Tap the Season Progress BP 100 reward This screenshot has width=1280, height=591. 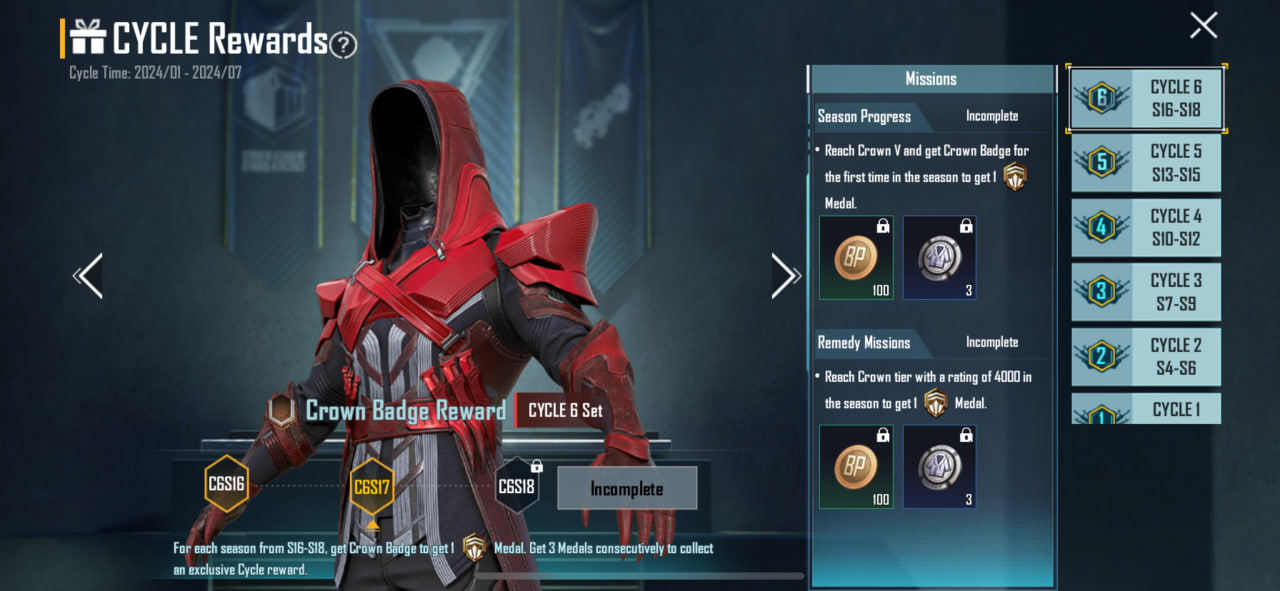(x=855, y=258)
